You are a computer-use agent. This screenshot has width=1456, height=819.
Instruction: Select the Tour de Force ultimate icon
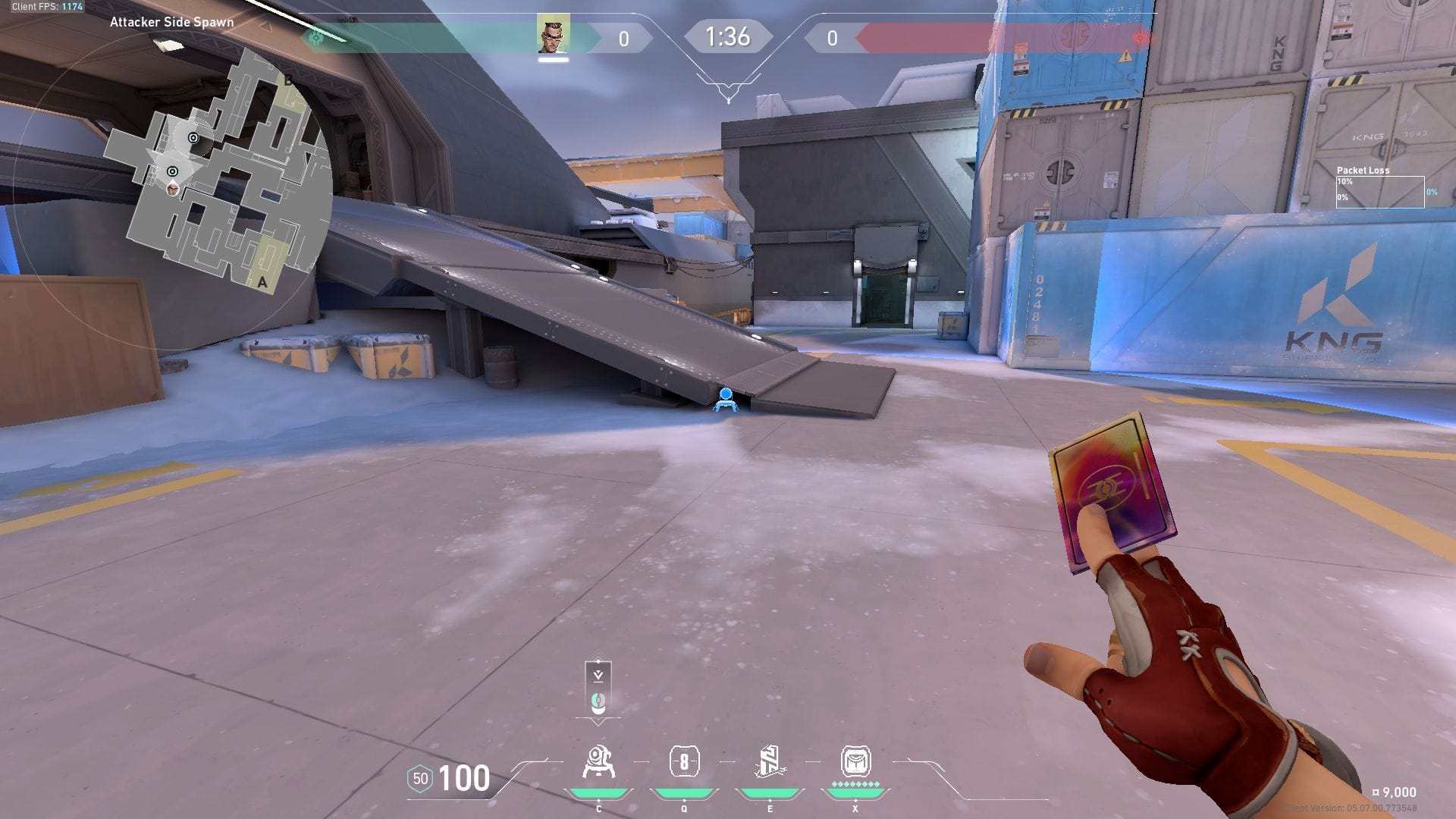855,762
